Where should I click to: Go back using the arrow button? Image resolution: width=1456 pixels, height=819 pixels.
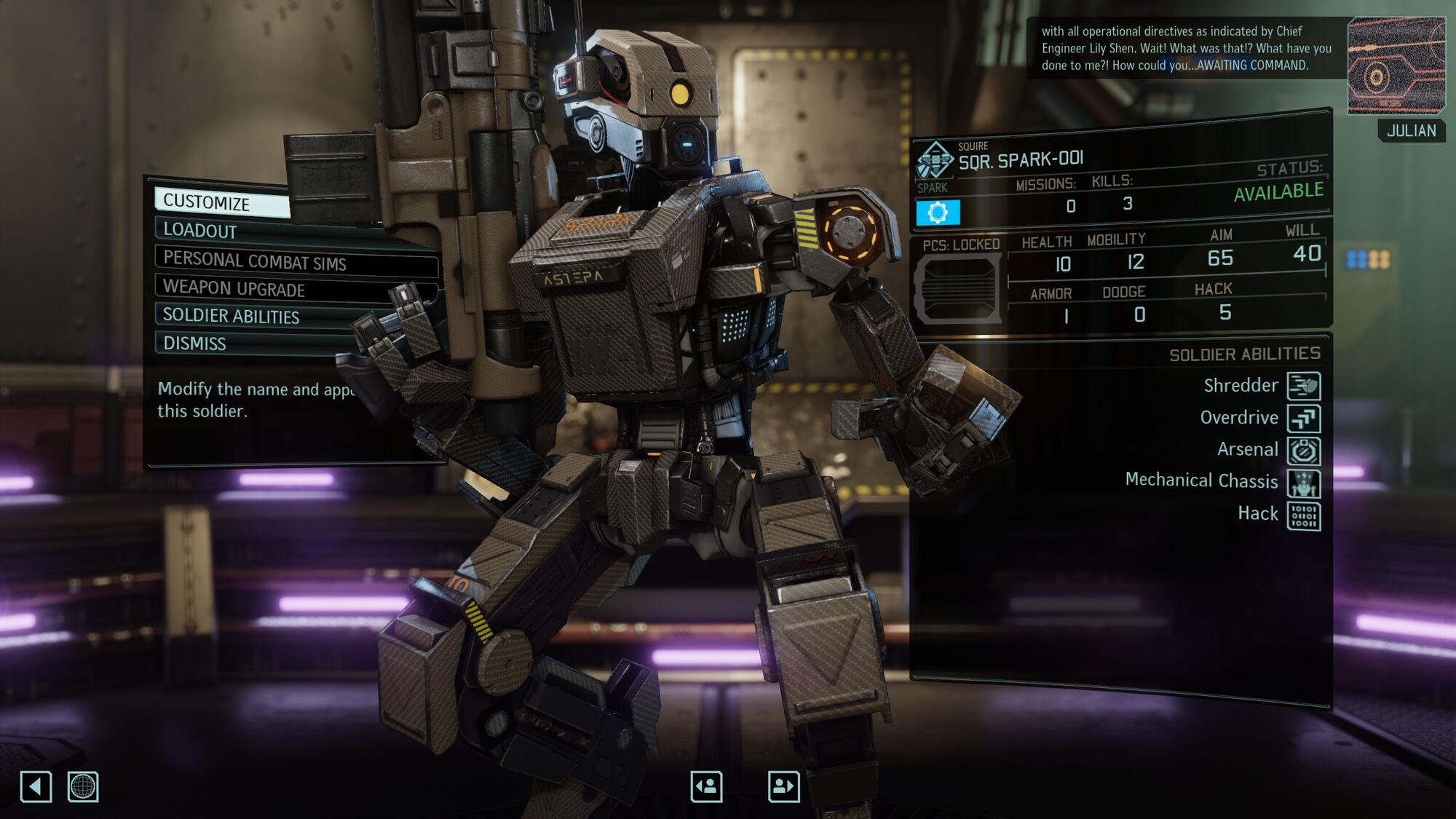pyautogui.click(x=36, y=787)
